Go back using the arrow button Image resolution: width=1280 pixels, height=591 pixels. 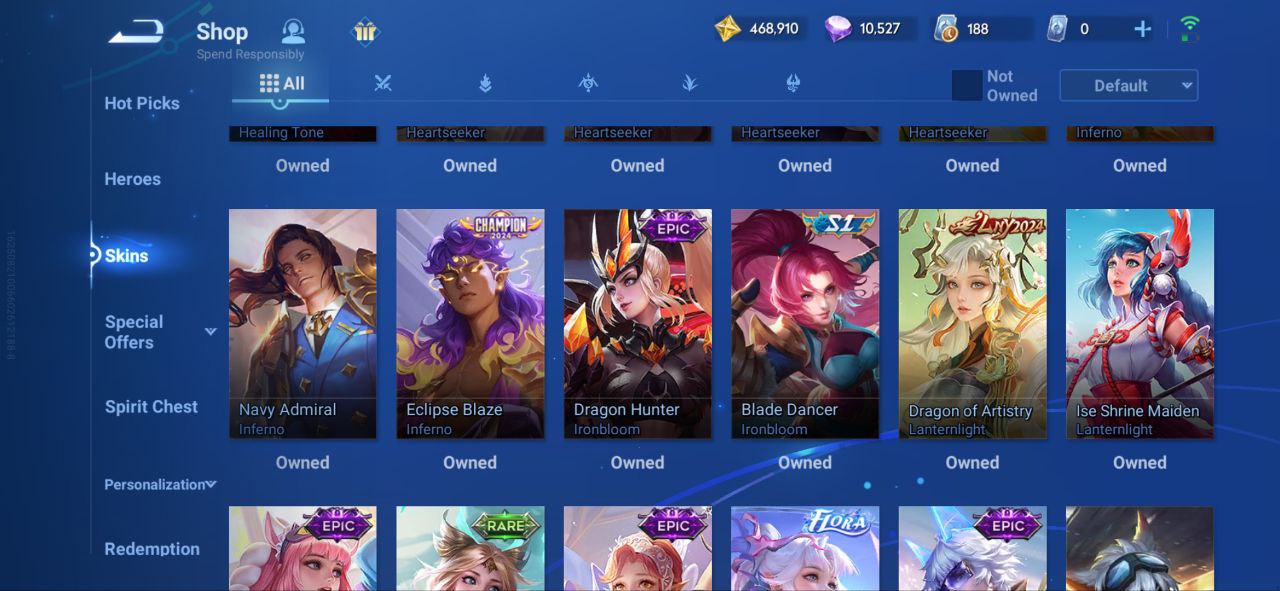click(136, 33)
